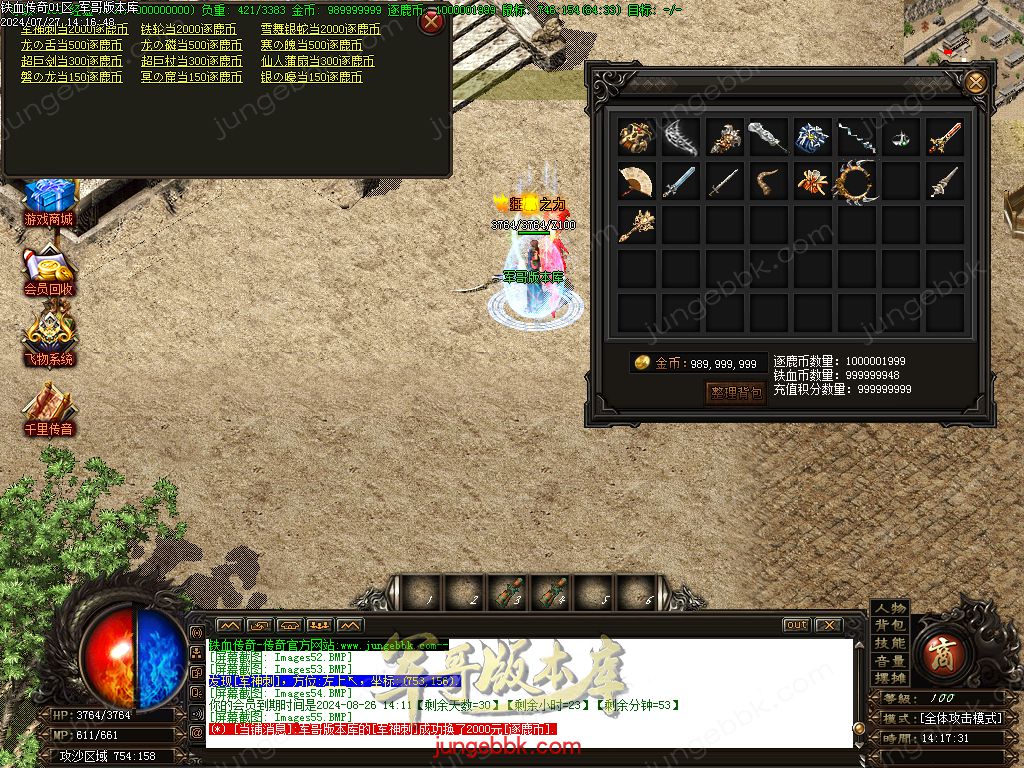Select the folding fan item in bag

point(636,181)
